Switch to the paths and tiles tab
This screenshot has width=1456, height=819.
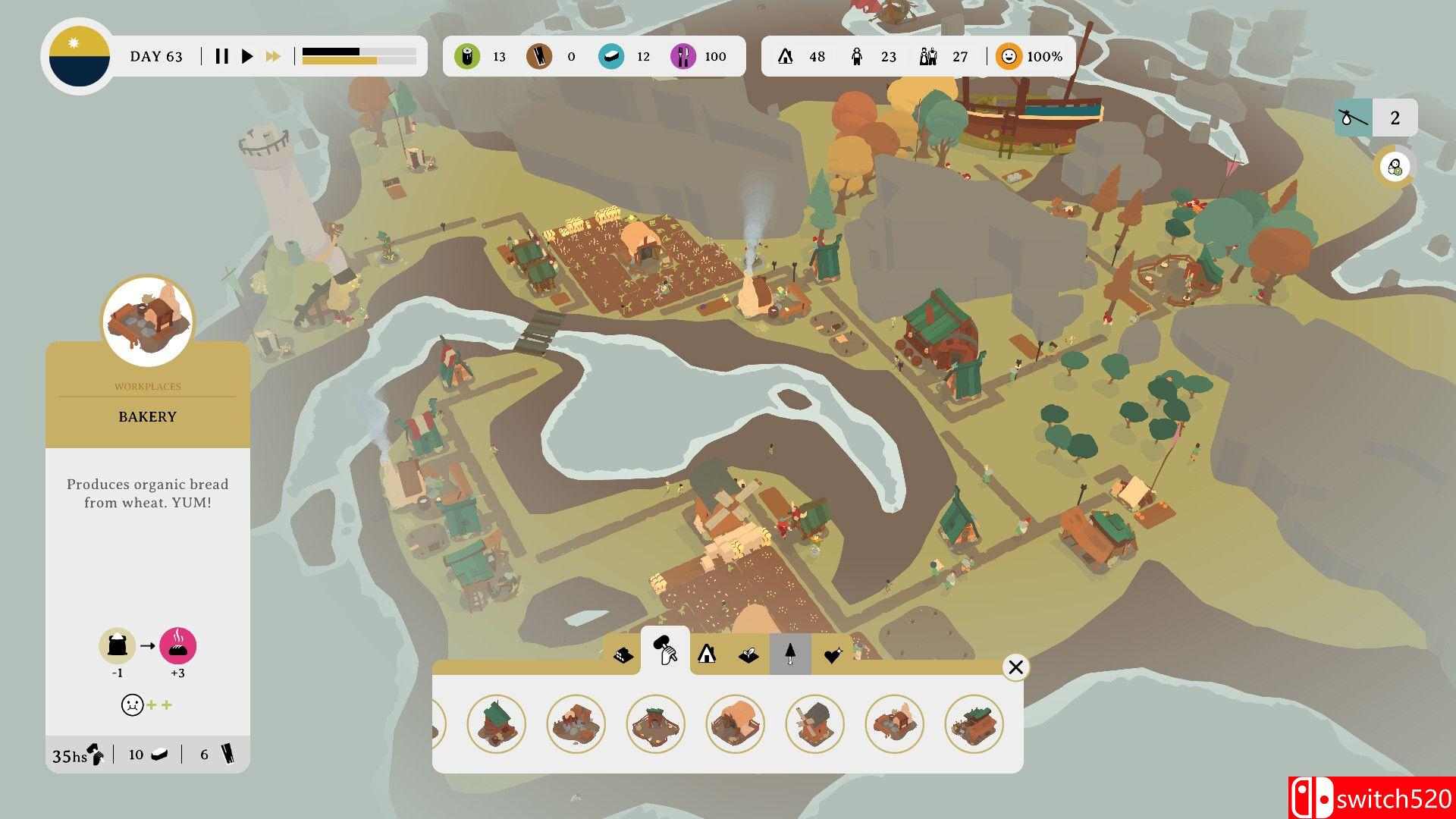[x=623, y=654]
